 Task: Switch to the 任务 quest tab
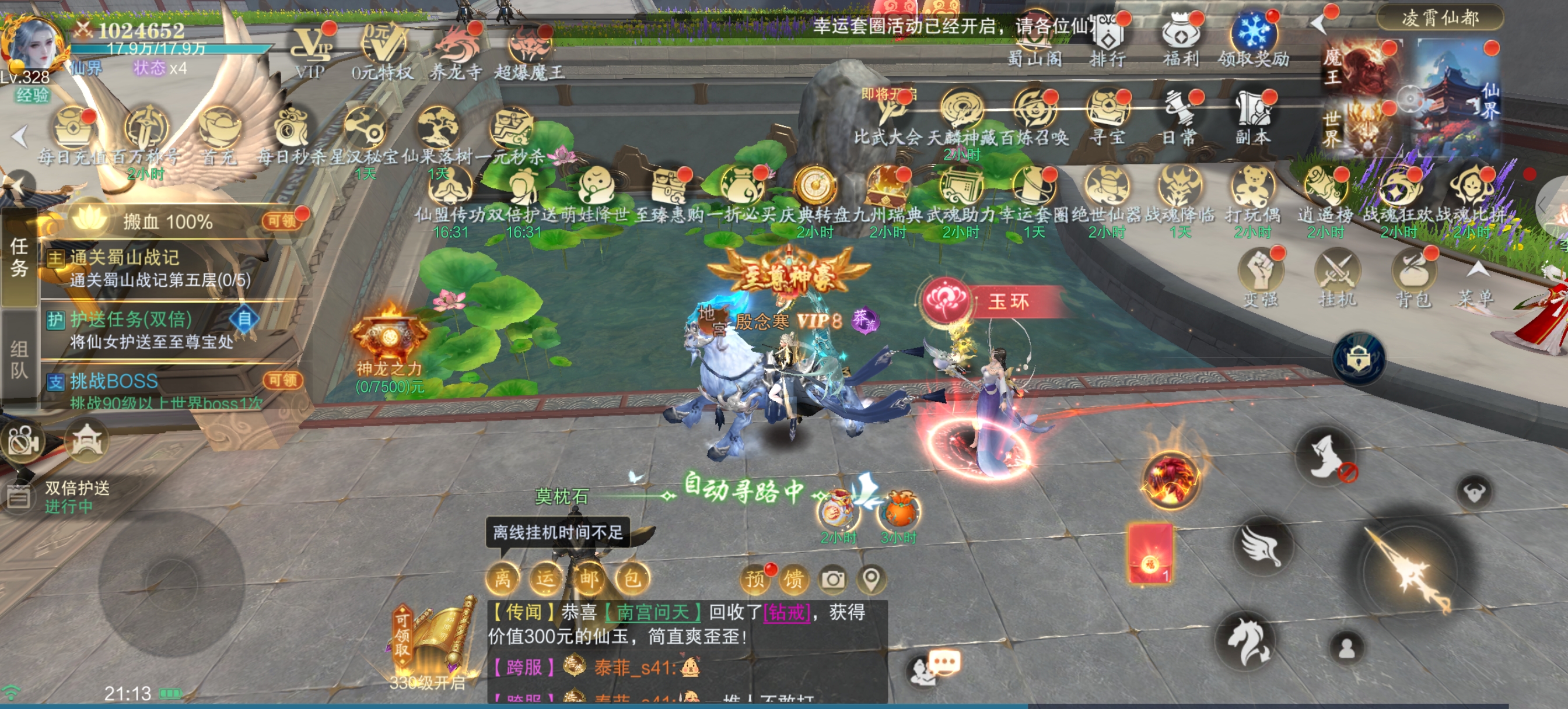tap(19, 257)
